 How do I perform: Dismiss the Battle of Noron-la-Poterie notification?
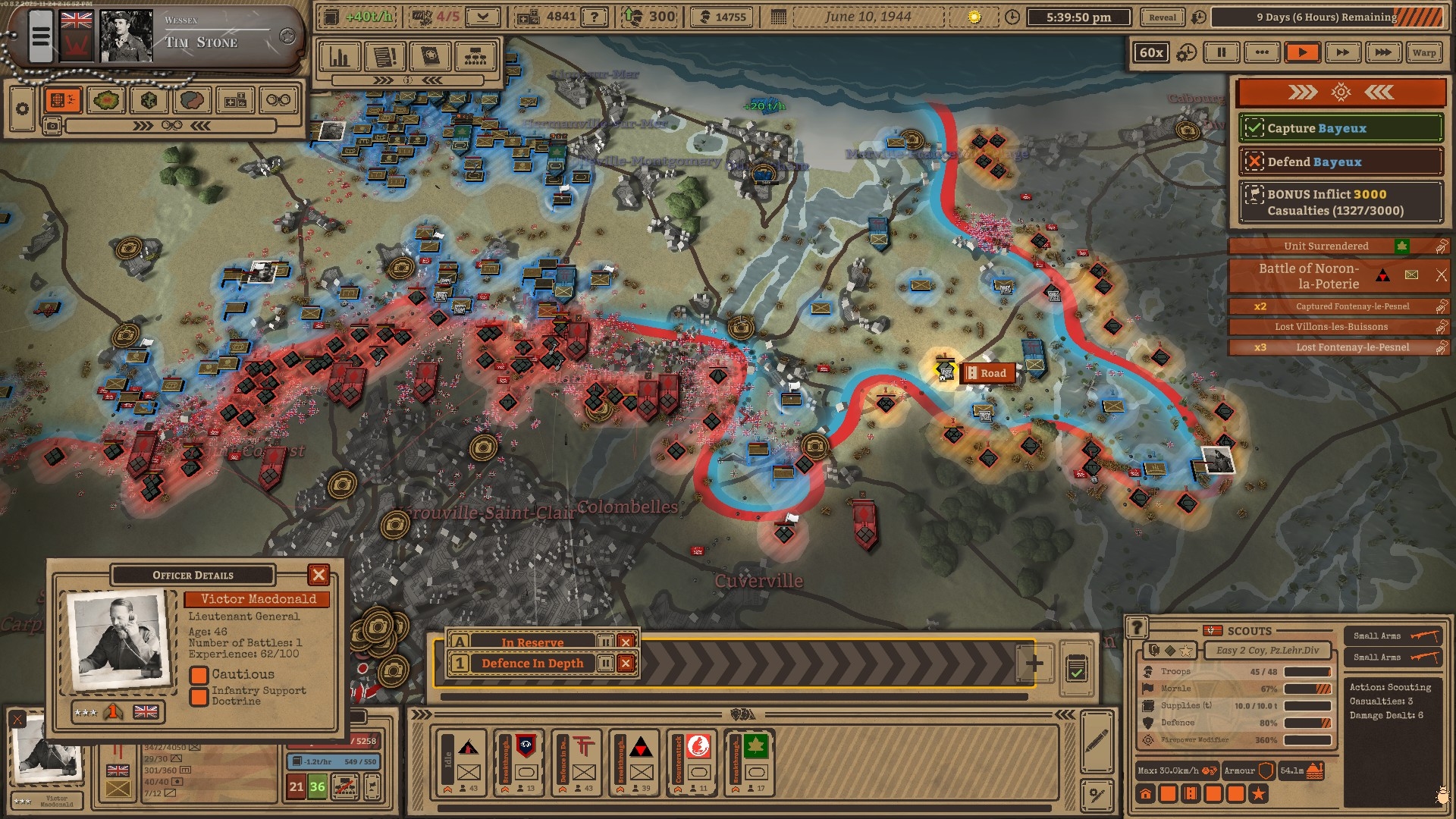click(1441, 275)
